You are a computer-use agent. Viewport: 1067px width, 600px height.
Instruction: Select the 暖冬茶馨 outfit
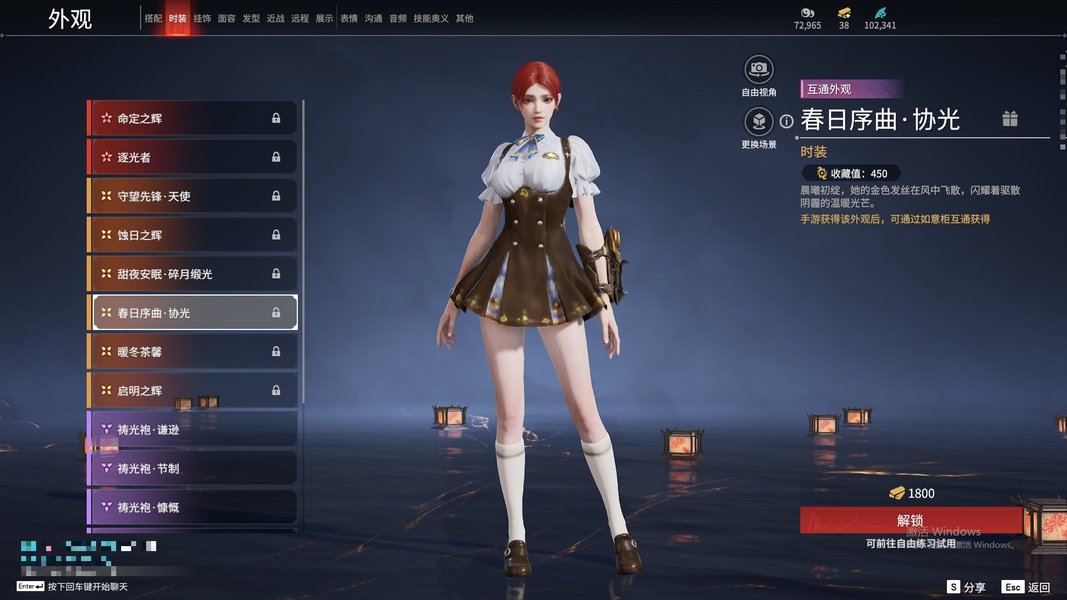(192, 352)
